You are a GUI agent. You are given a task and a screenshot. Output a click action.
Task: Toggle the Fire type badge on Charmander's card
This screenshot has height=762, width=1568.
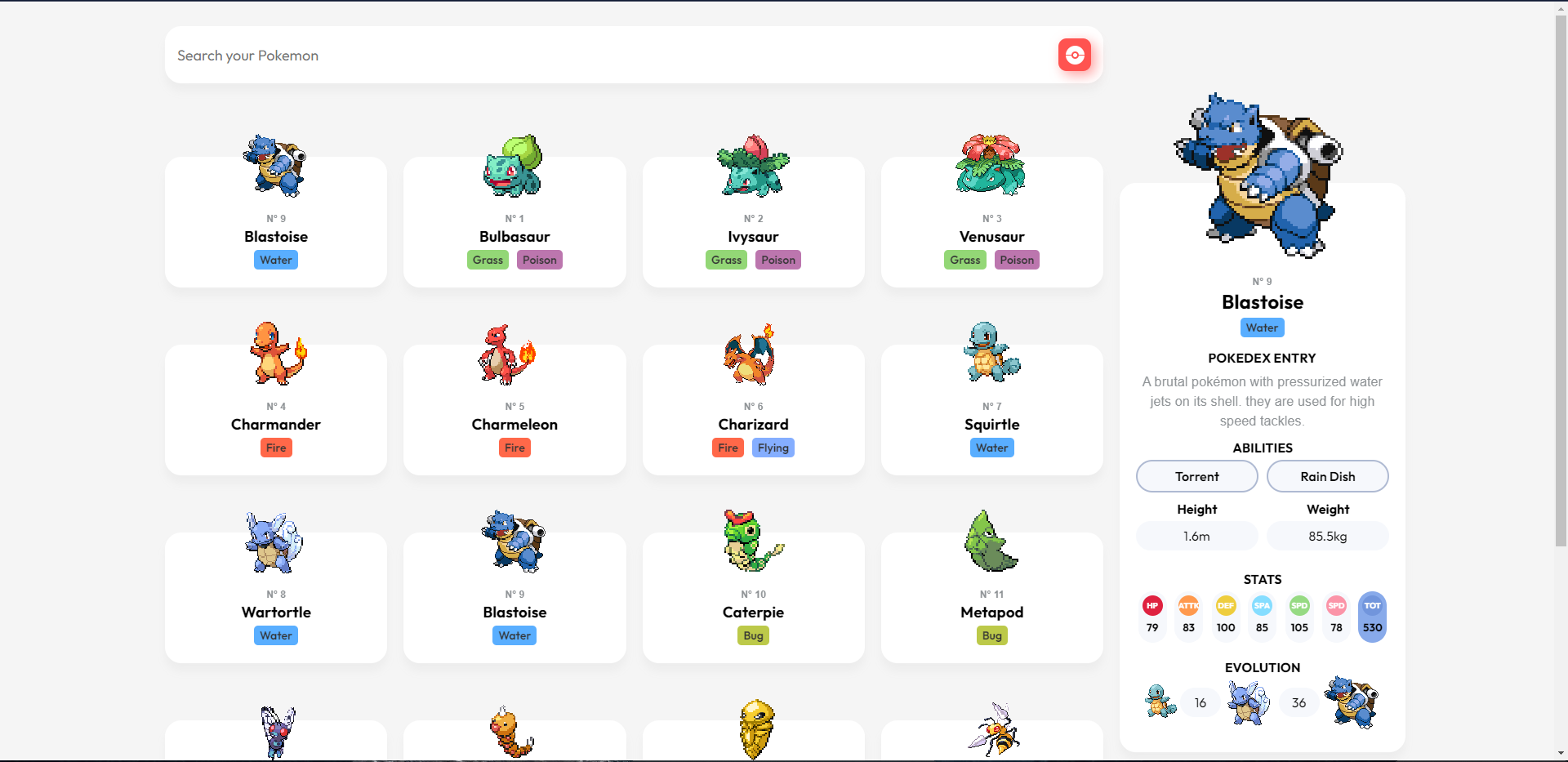(276, 448)
